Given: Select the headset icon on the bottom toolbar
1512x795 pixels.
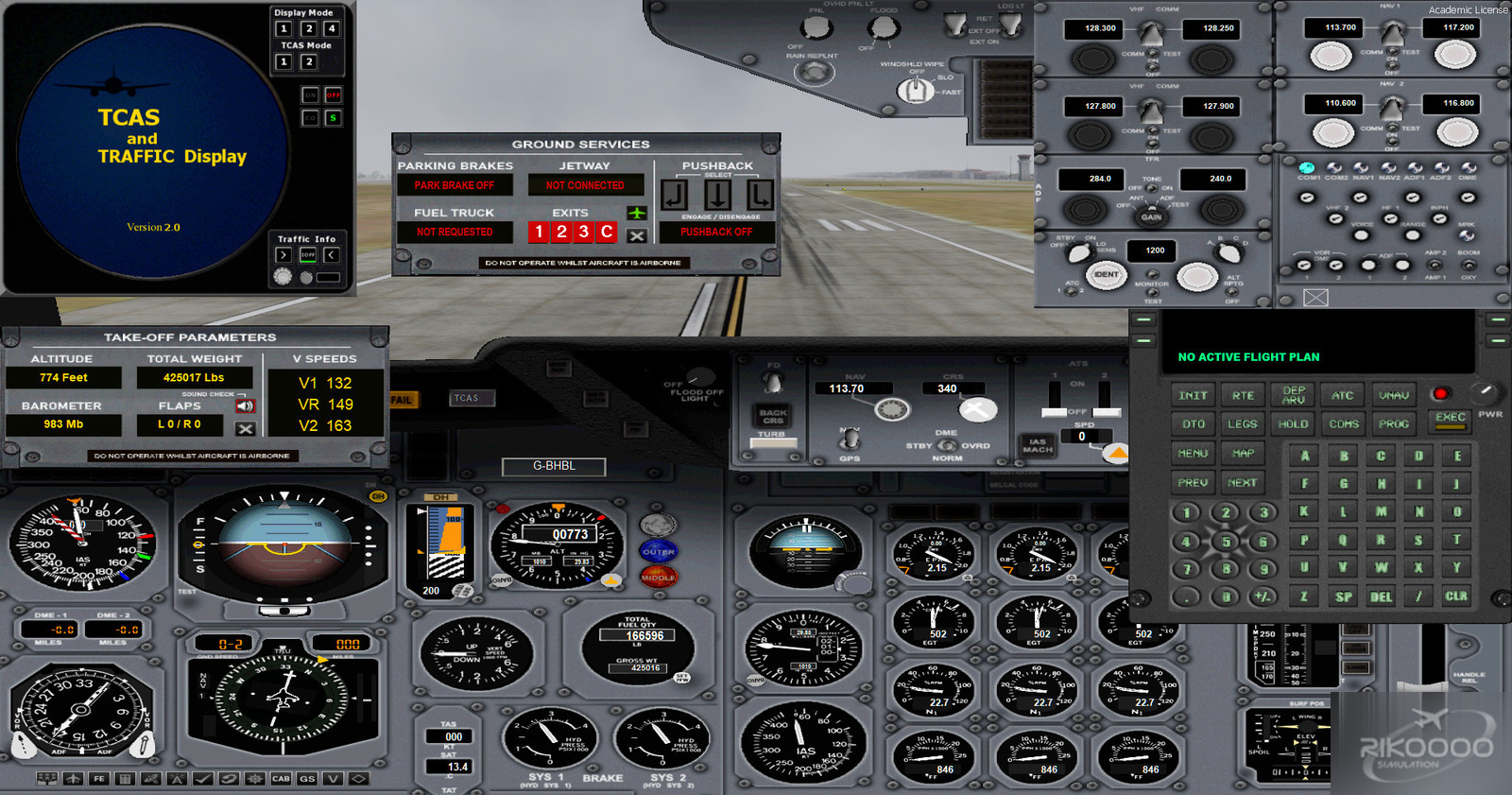Looking at the screenshot, I should click(x=227, y=779).
